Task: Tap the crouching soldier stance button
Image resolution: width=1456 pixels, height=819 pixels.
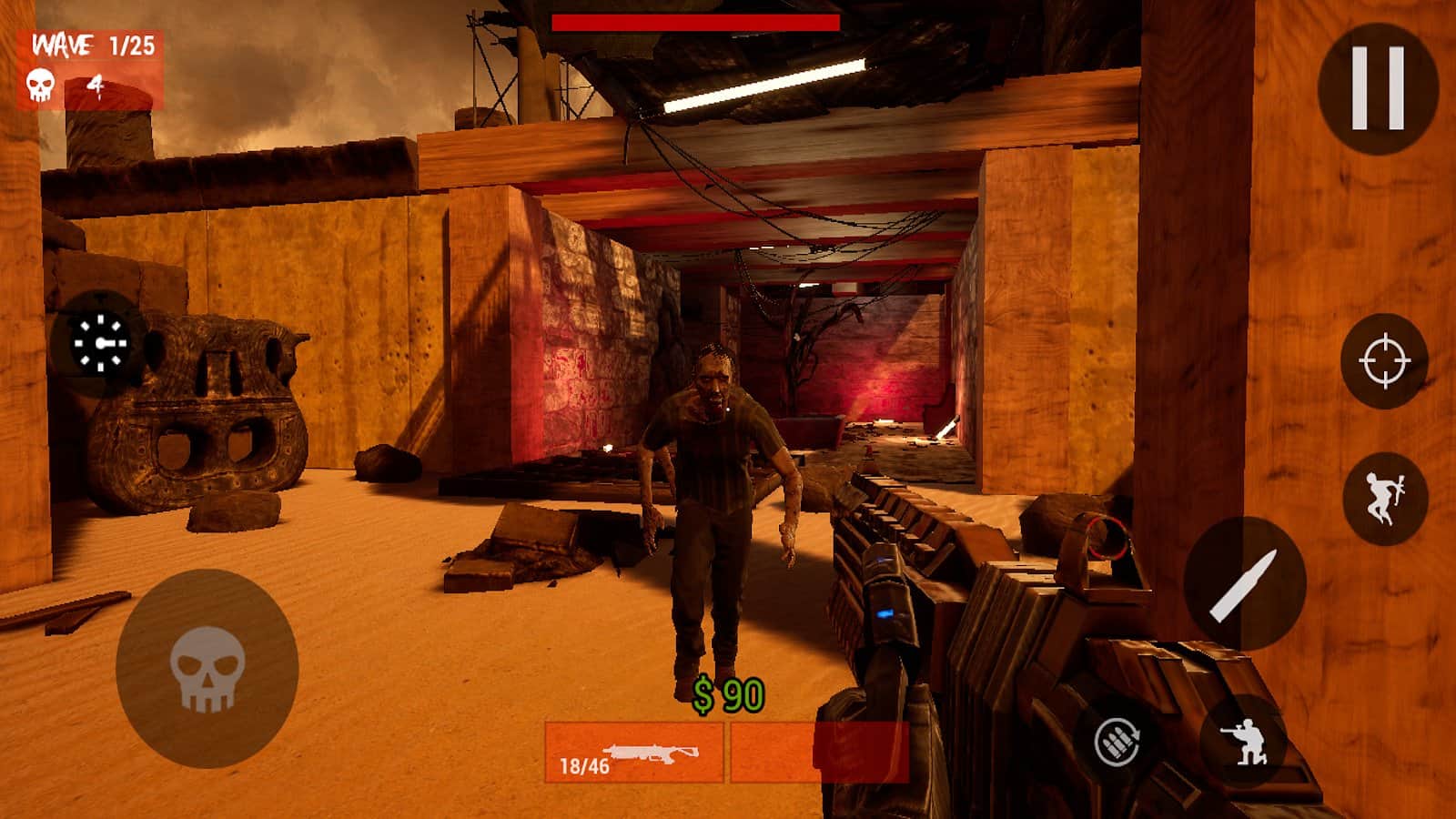Action: (x=1243, y=739)
